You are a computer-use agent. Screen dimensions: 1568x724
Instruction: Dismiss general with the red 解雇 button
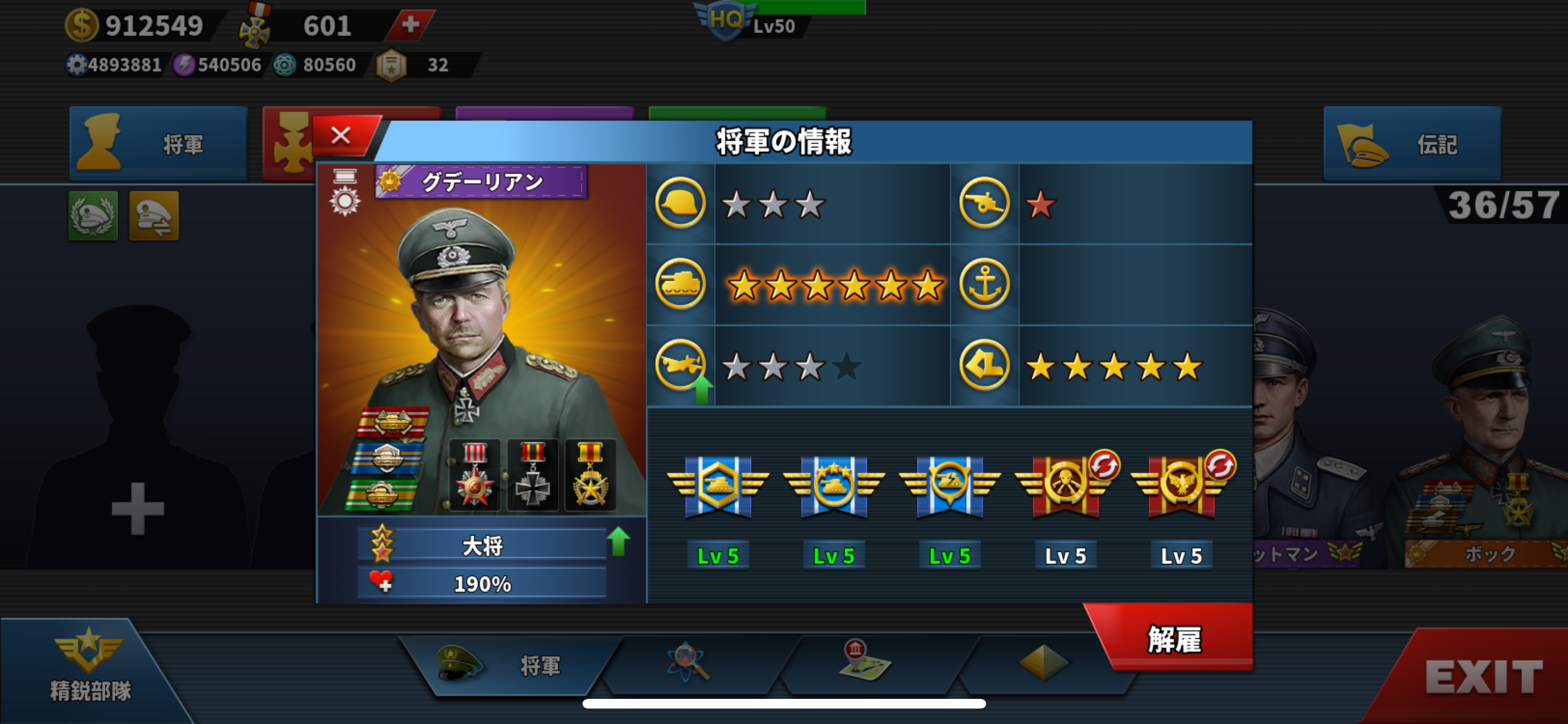(x=1173, y=638)
